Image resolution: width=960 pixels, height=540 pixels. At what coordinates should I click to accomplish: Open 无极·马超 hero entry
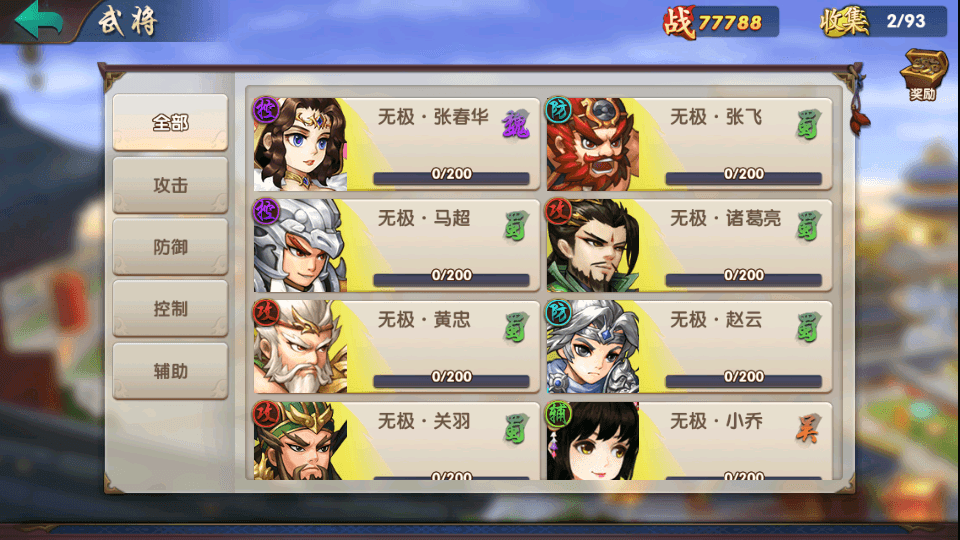[393, 245]
